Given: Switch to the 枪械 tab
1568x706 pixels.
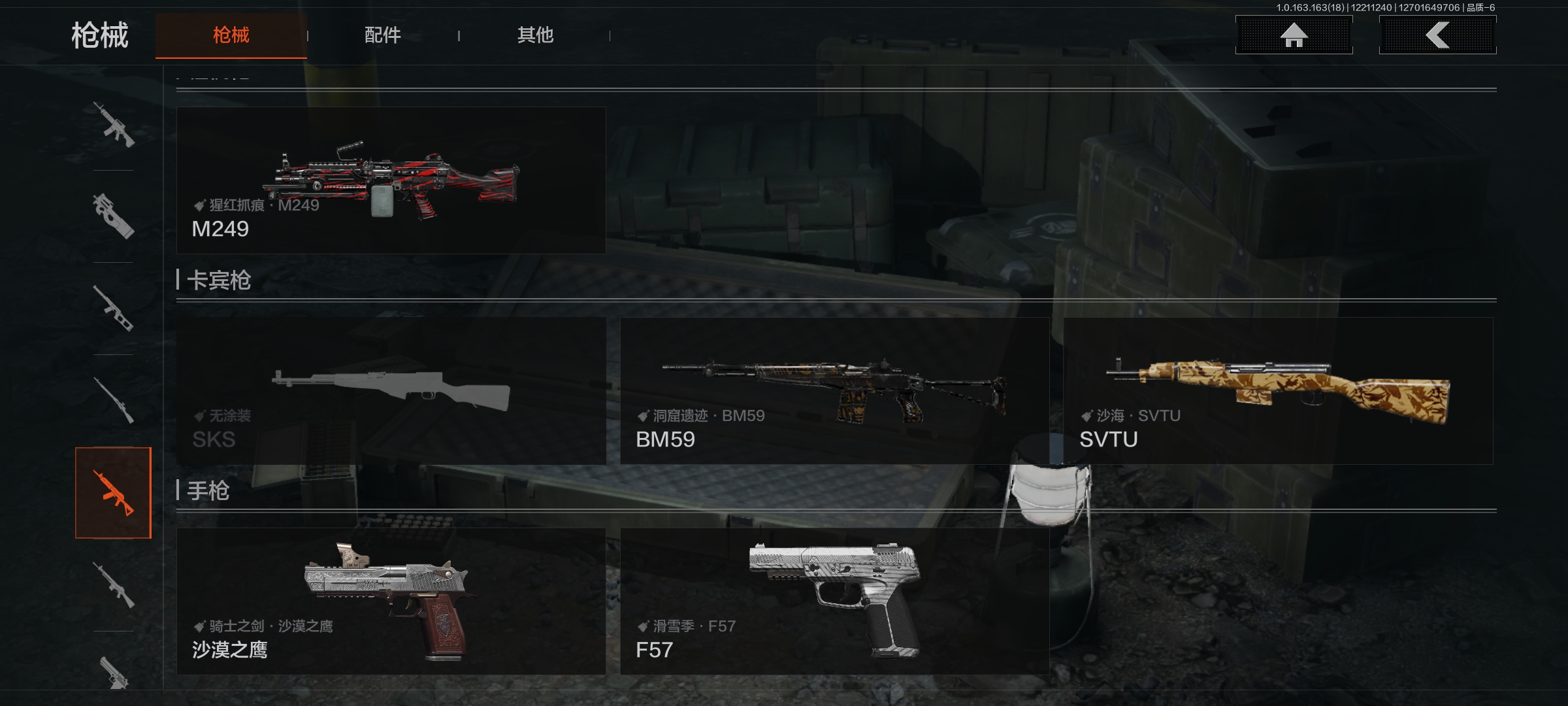Looking at the screenshot, I should (x=231, y=35).
